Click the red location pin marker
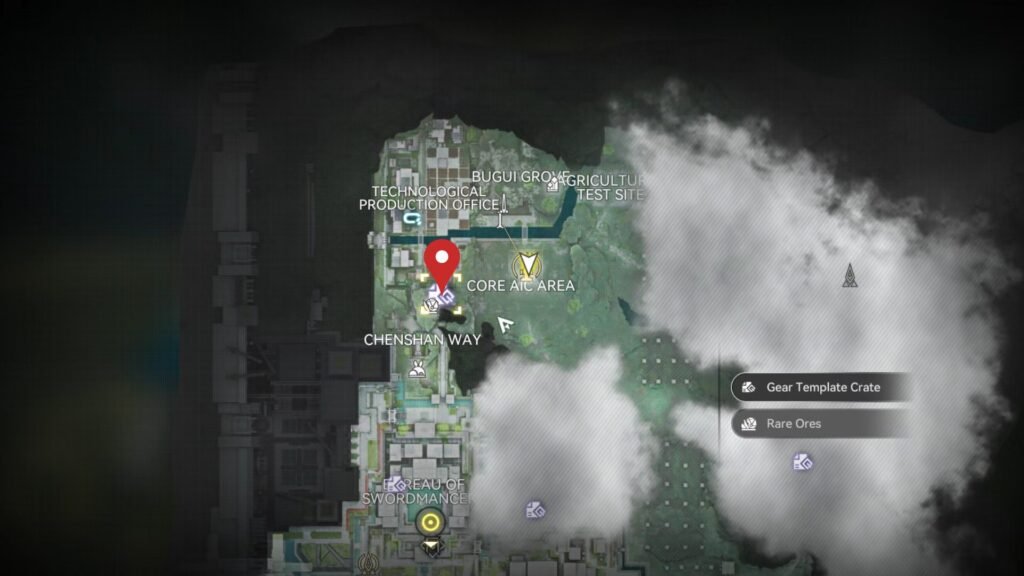 click(x=441, y=264)
